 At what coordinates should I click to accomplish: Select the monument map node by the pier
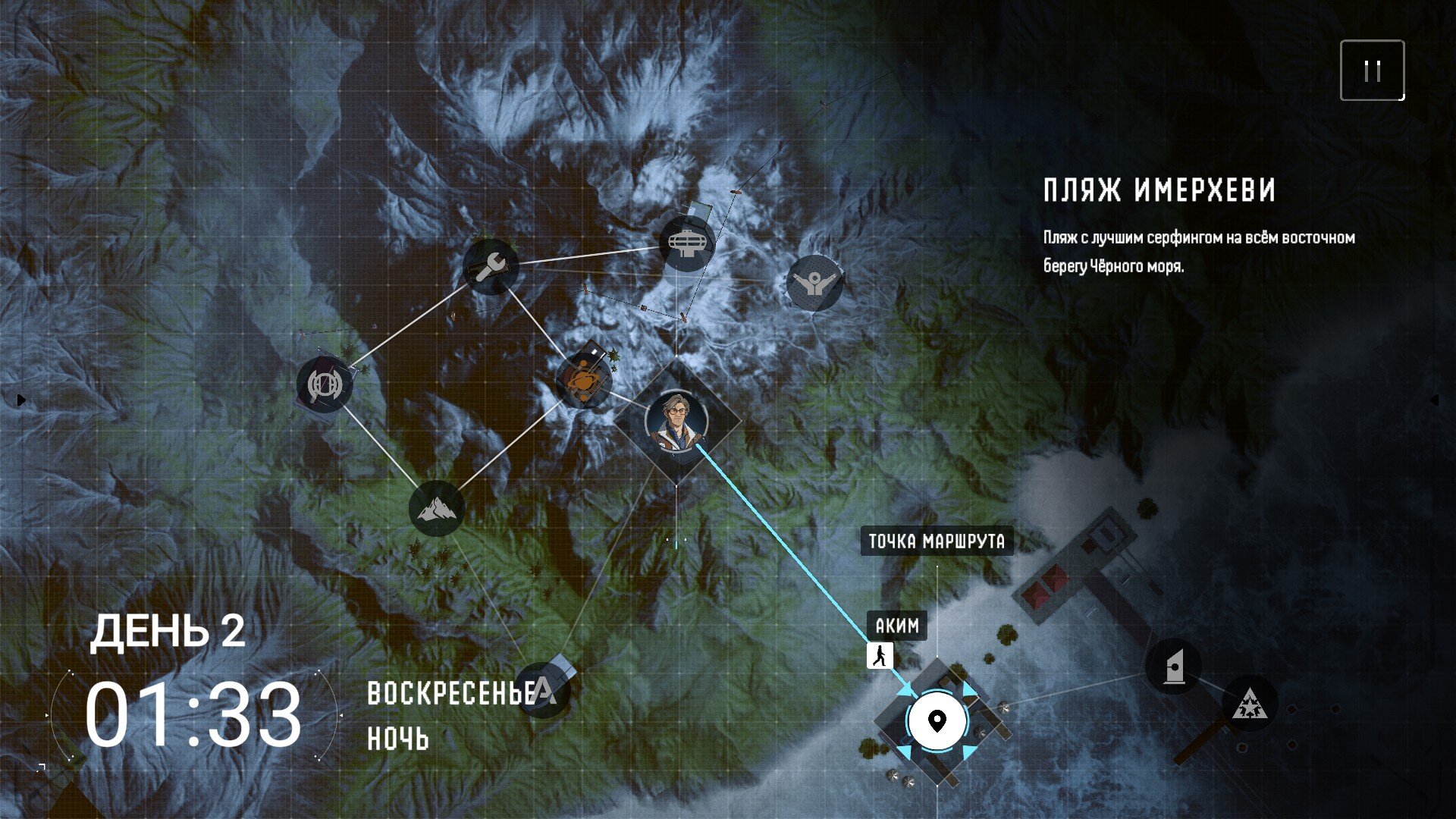(1173, 667)
